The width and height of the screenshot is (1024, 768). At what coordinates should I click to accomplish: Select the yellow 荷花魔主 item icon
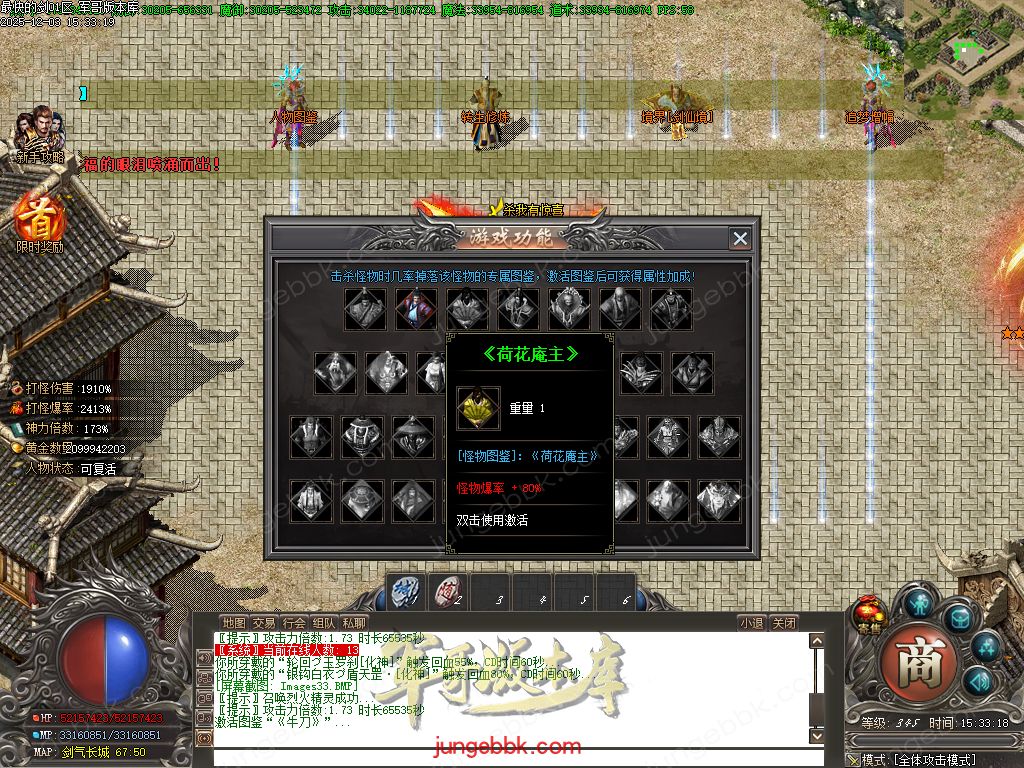478,408
